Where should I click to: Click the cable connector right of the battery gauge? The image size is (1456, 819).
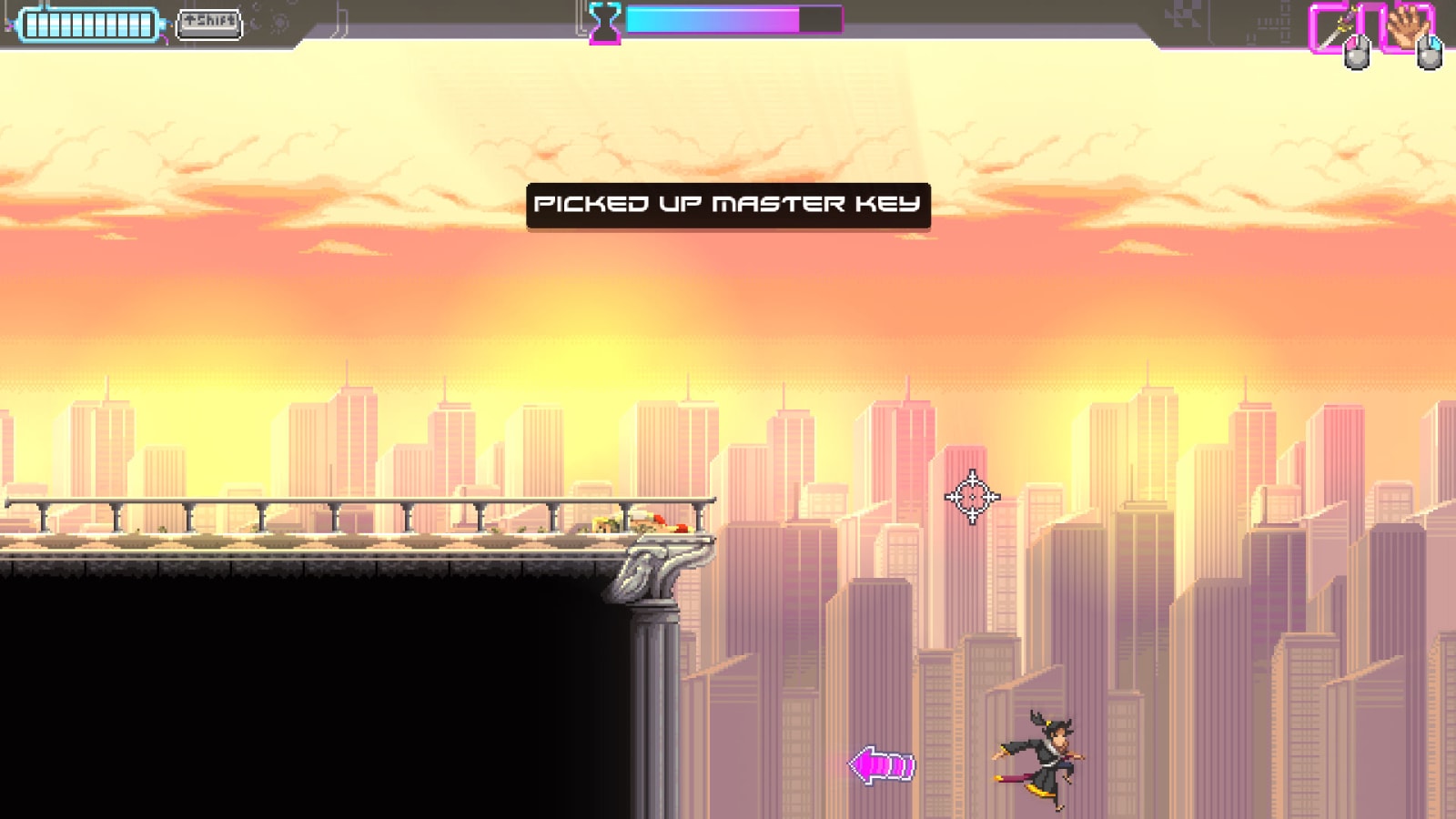[166, 22]
